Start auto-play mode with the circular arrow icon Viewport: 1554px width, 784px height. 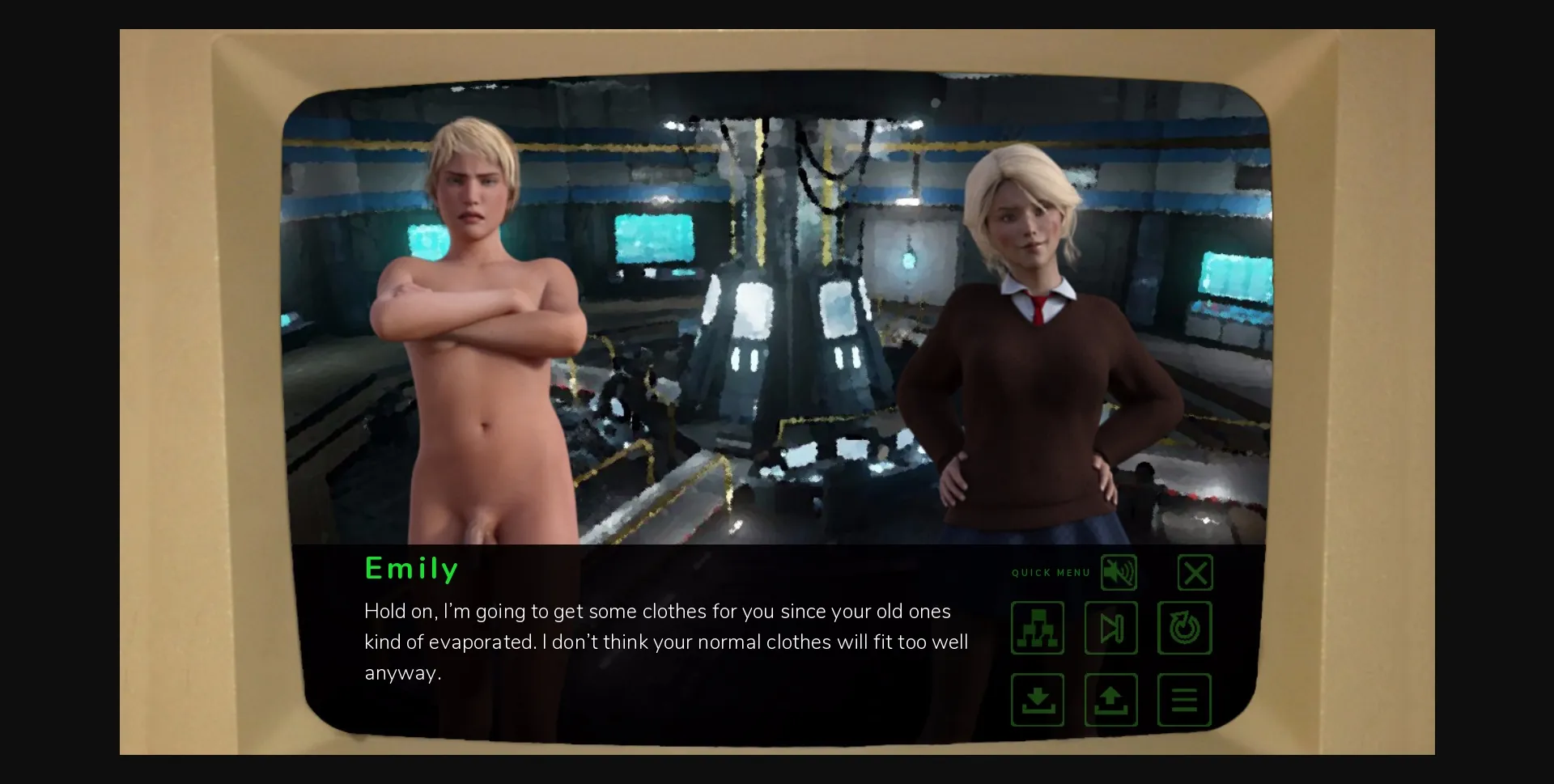pyautogui.click(x=1184, y=628)
